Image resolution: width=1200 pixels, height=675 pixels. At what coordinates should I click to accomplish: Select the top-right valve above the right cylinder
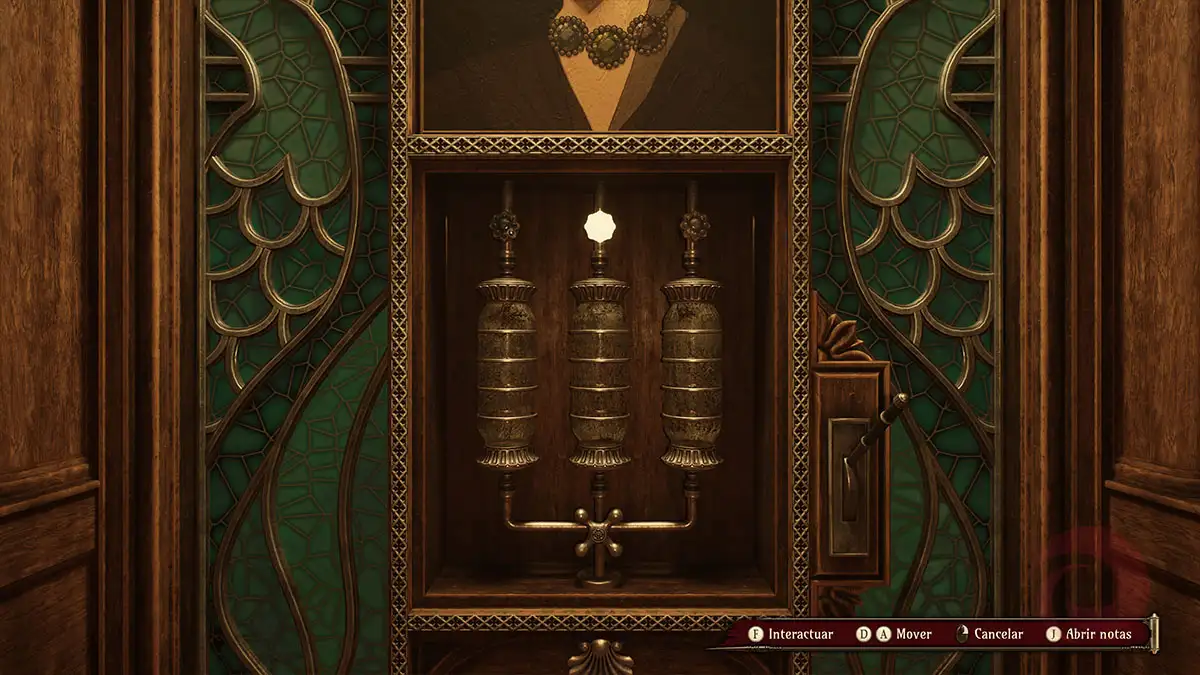point(693,226)
